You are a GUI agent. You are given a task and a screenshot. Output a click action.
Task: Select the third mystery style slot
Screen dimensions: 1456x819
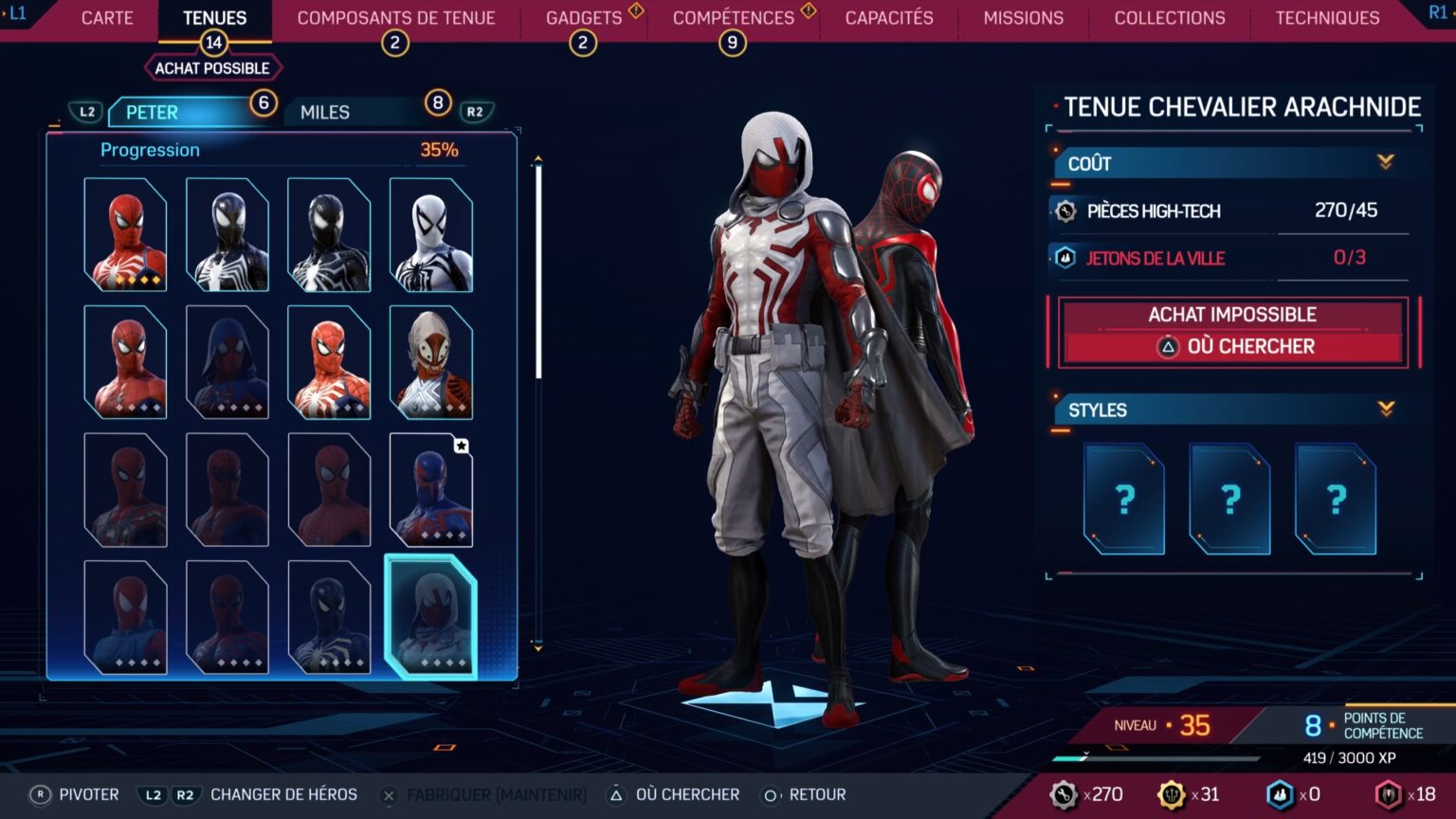[1337, 500]
